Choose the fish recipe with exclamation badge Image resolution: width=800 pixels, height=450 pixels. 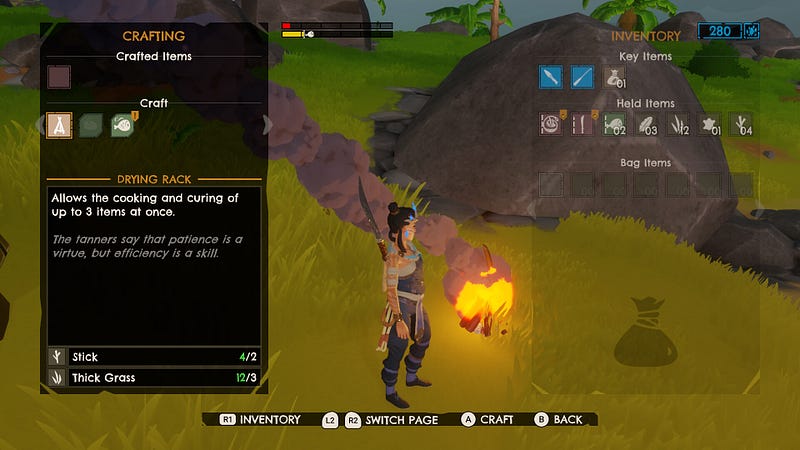coord(123,125)
